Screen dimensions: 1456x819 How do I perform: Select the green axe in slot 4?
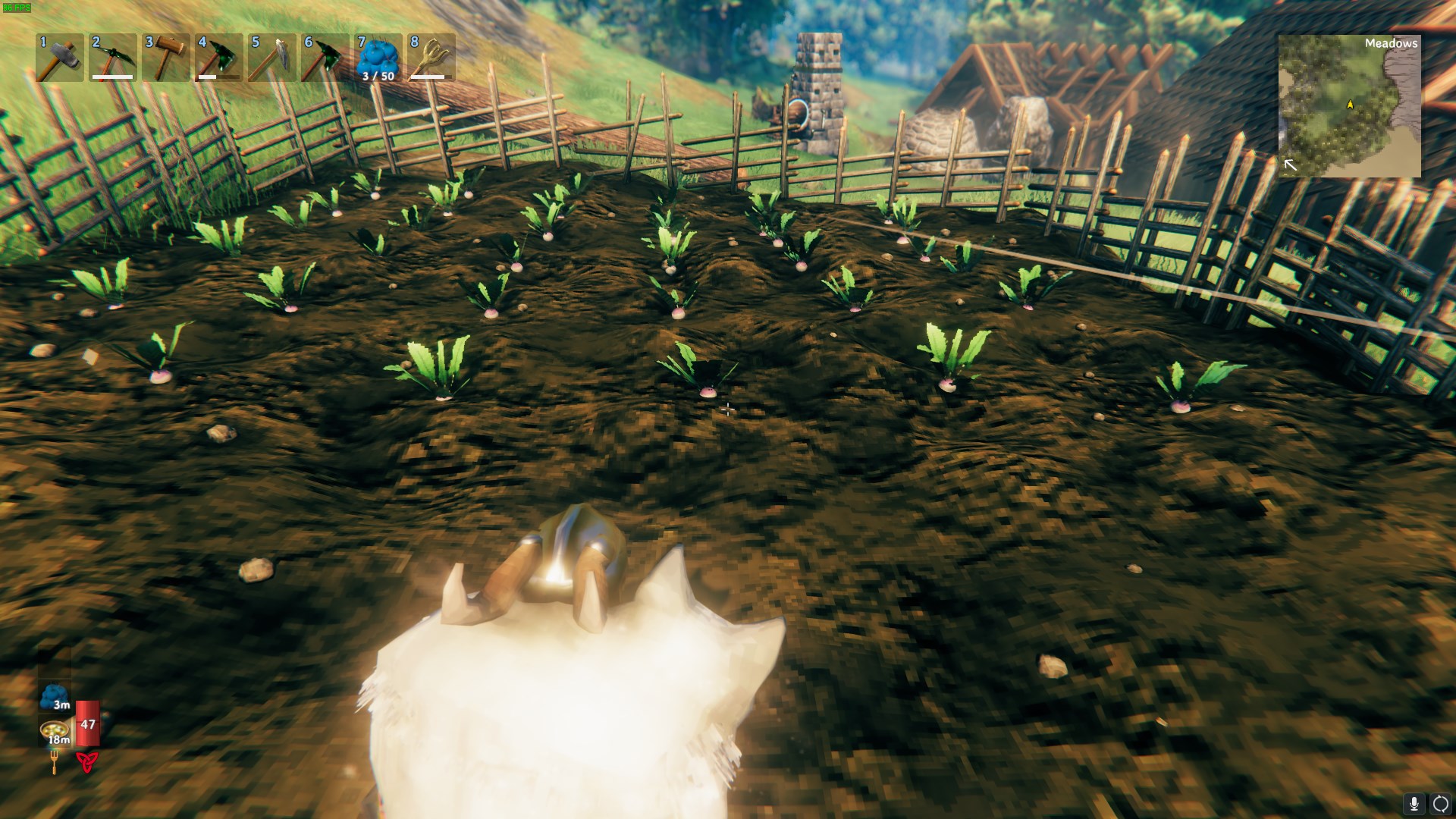point(219,58)
